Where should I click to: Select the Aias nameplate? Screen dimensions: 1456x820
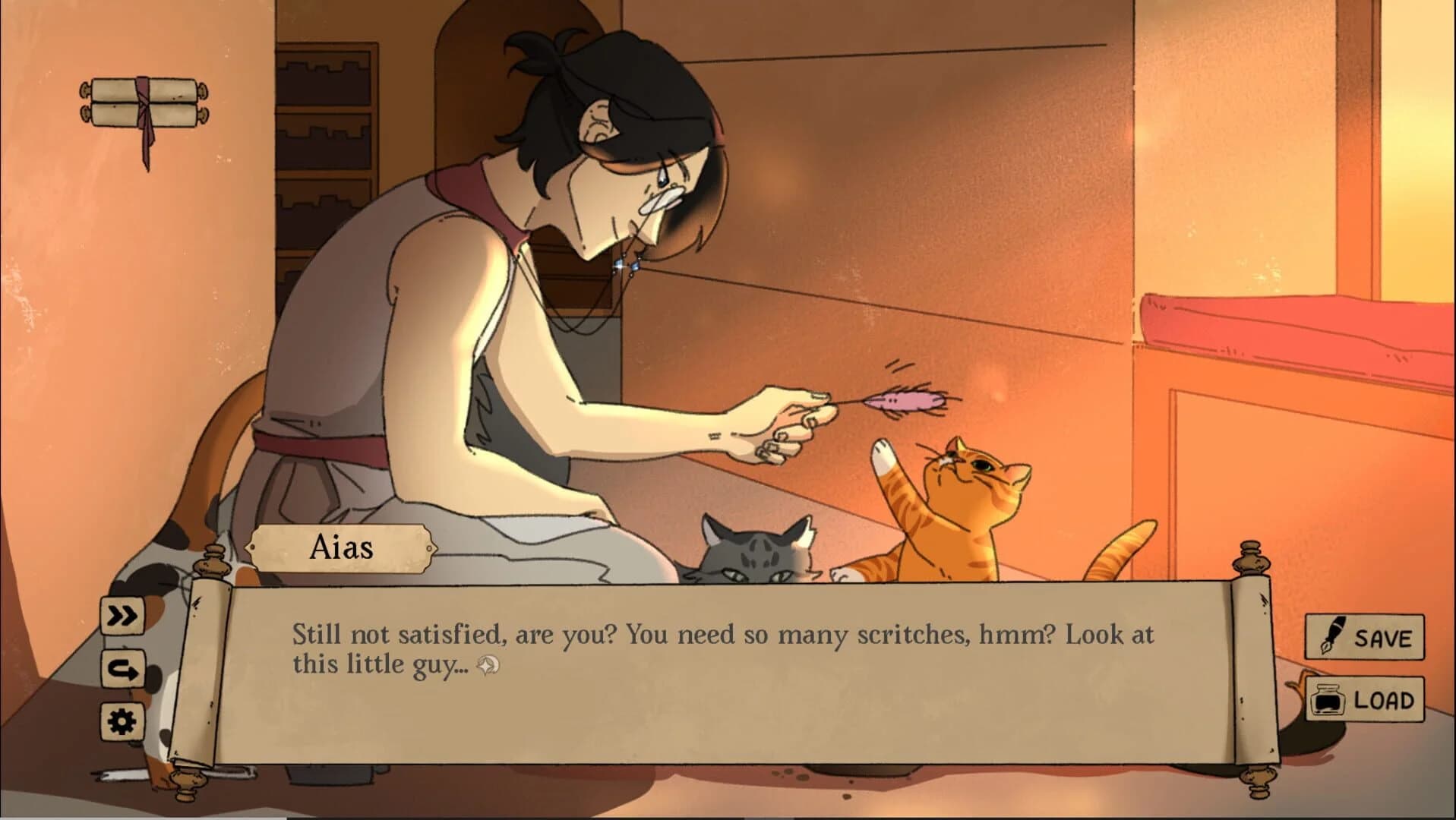pyautogui.click(x=343, y=550)
